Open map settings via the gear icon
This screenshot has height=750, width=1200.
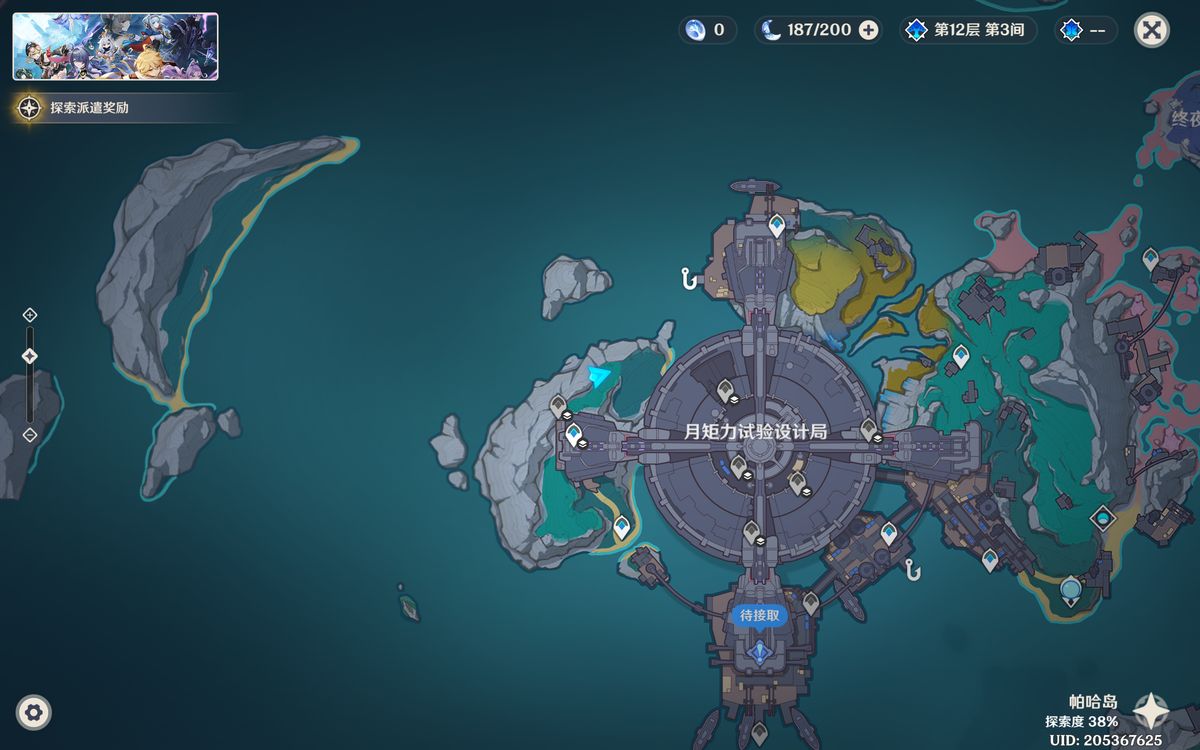click(34, 713)
